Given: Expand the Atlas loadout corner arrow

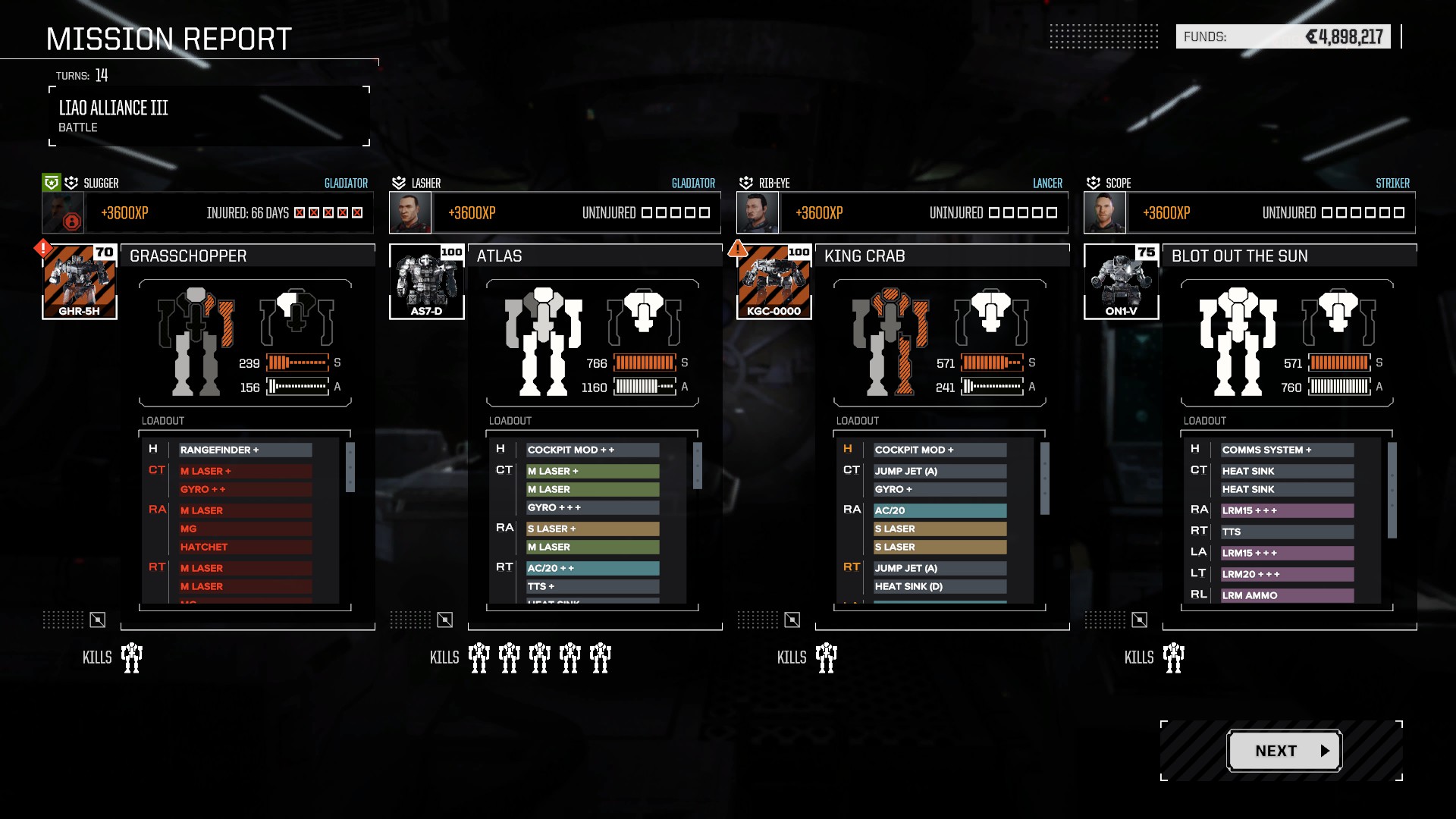Looking at the screenshot, I should (444, 619).
